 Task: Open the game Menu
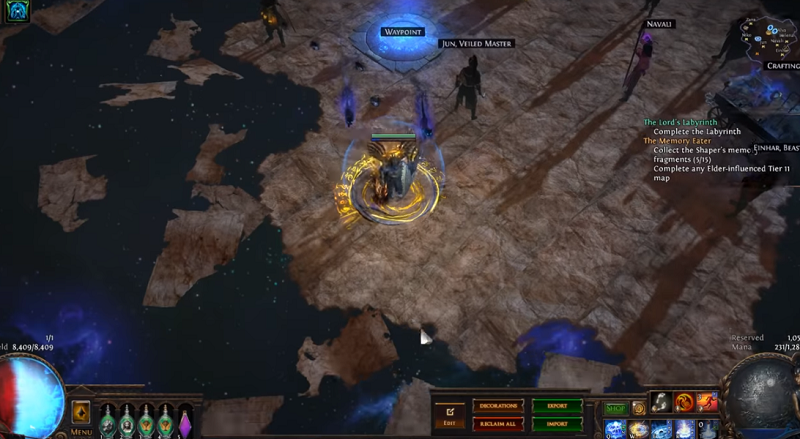pos(81,432)
